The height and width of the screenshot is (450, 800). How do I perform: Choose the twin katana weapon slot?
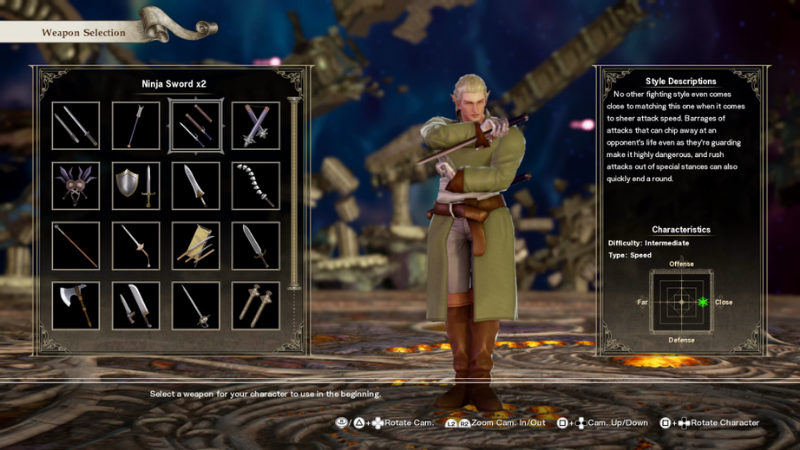point(76,126)
